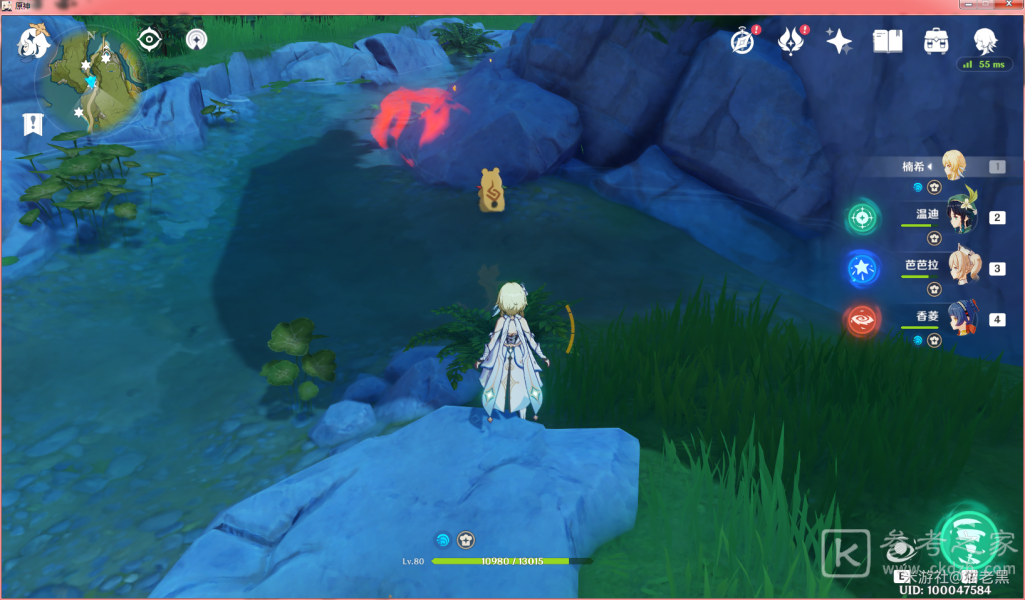Switch to party member 芭芭拉
Screen dimensions: 1025x600
pos(962,266)
